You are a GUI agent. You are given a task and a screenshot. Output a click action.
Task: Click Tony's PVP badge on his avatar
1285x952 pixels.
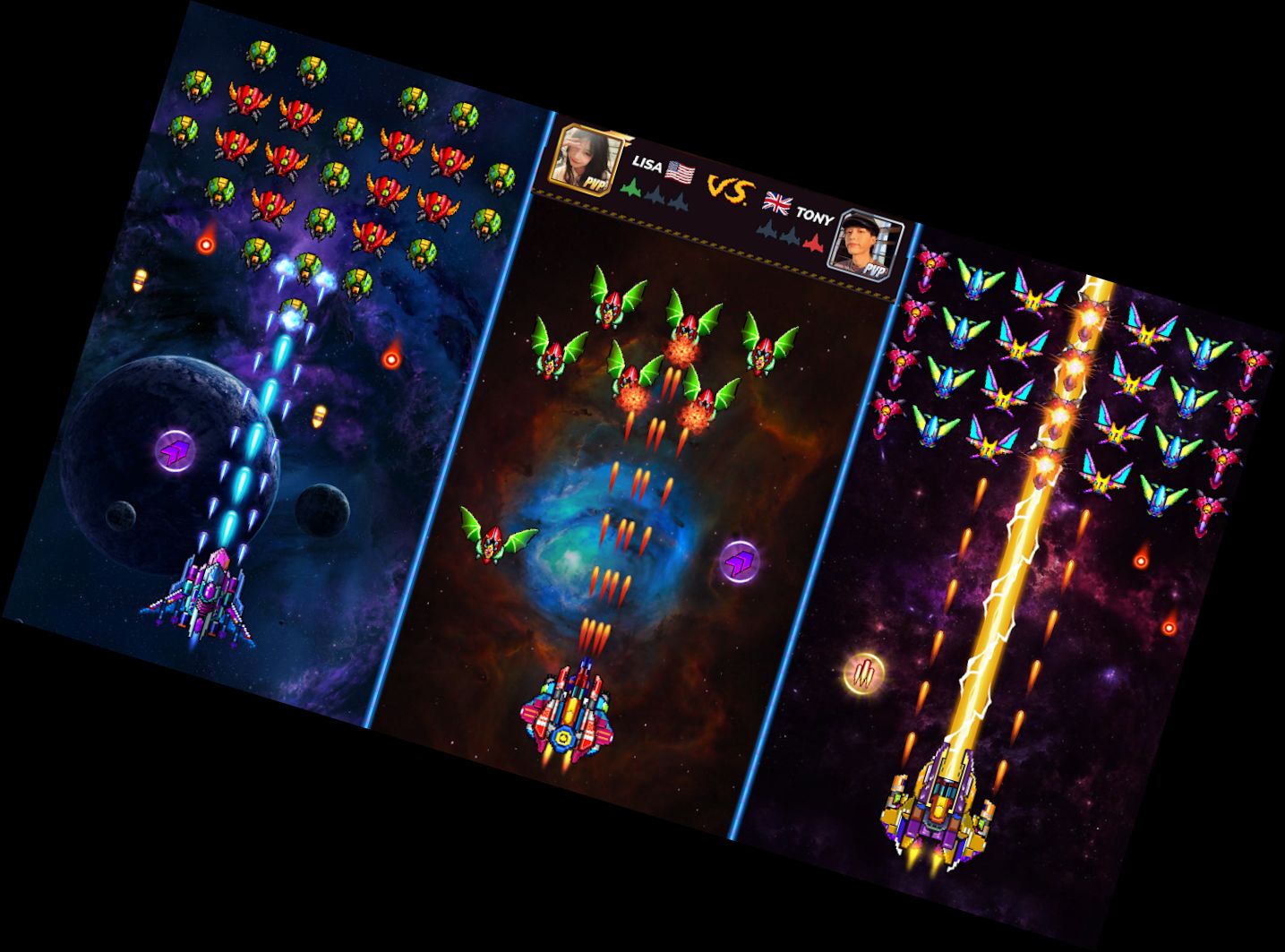[x=876, y=269]
